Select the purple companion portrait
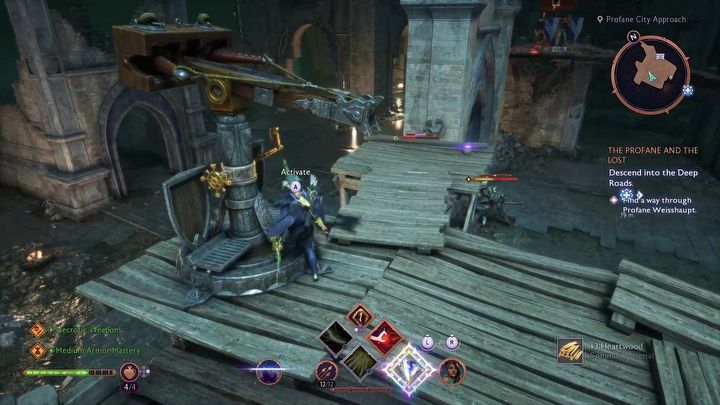The height and width of the screenshot is (405, 720). (x=268, y=372)
